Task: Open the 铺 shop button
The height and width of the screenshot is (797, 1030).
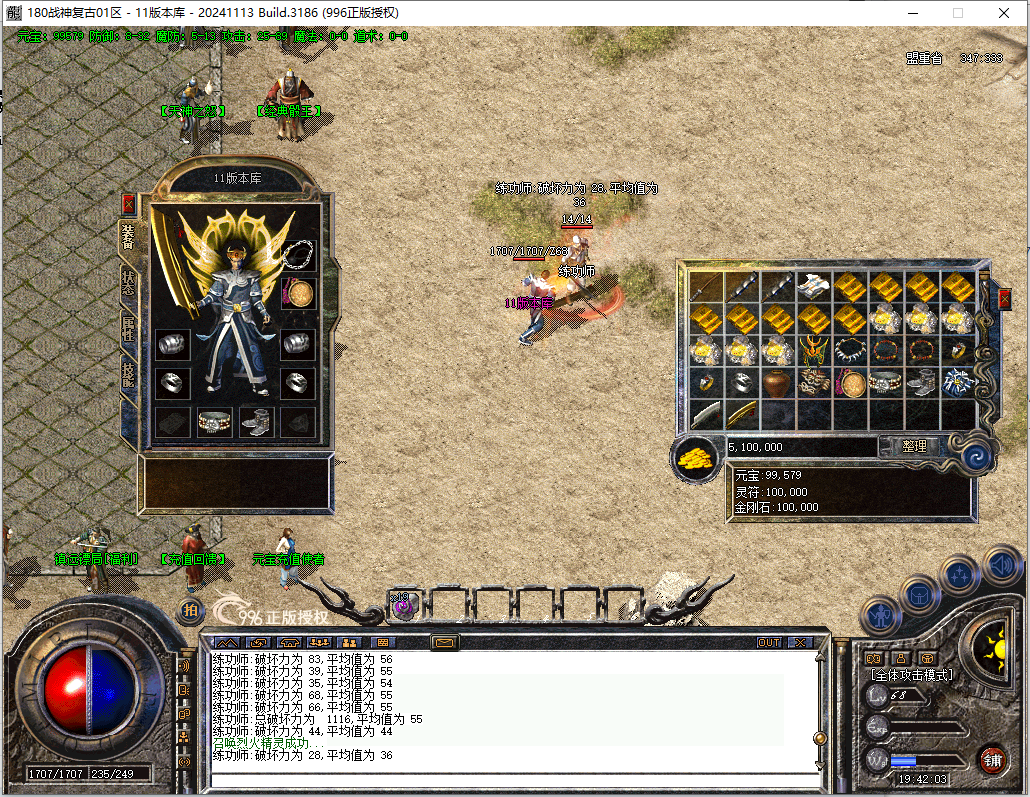Action: [992, 759]
